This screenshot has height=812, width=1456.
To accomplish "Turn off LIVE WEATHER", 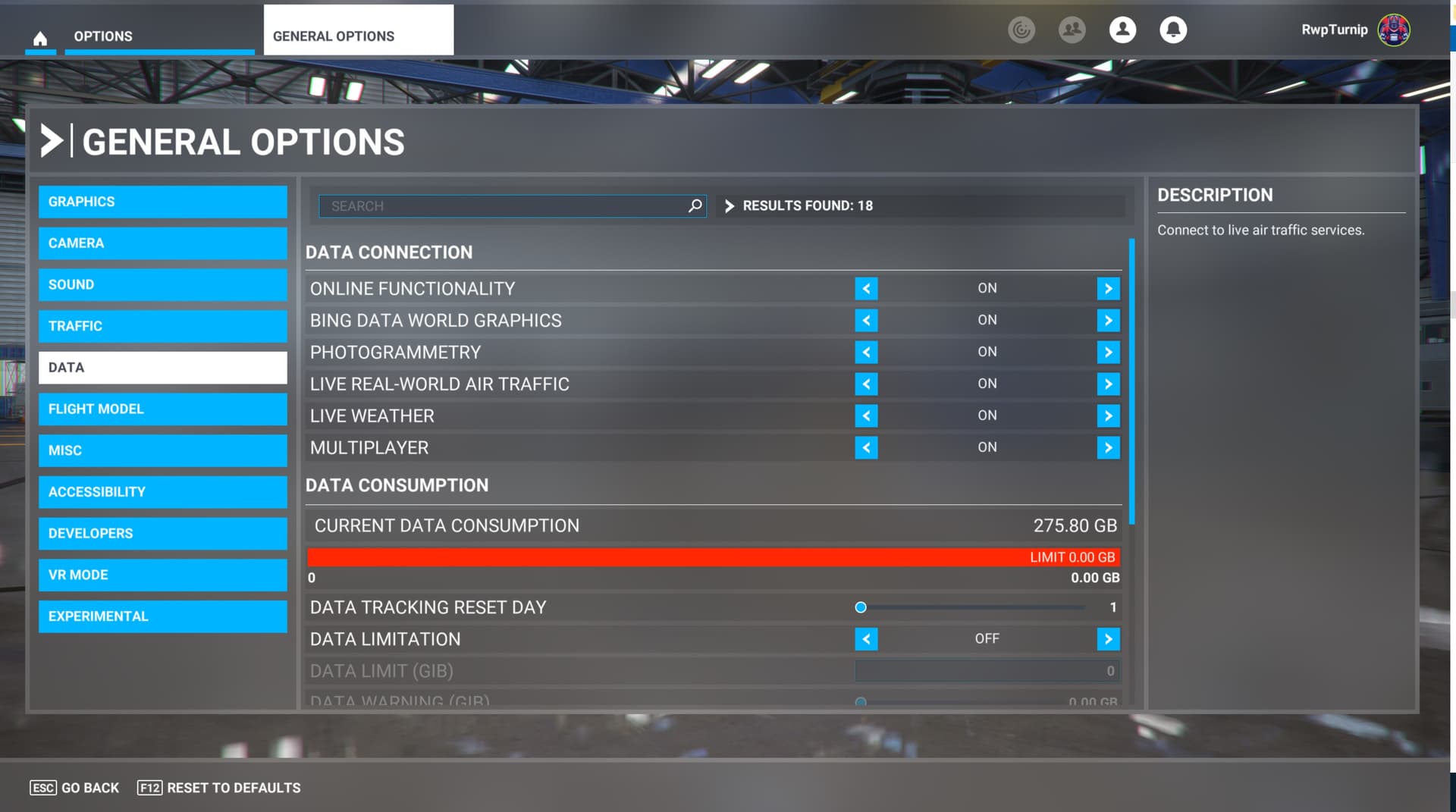I will [867, 415].
